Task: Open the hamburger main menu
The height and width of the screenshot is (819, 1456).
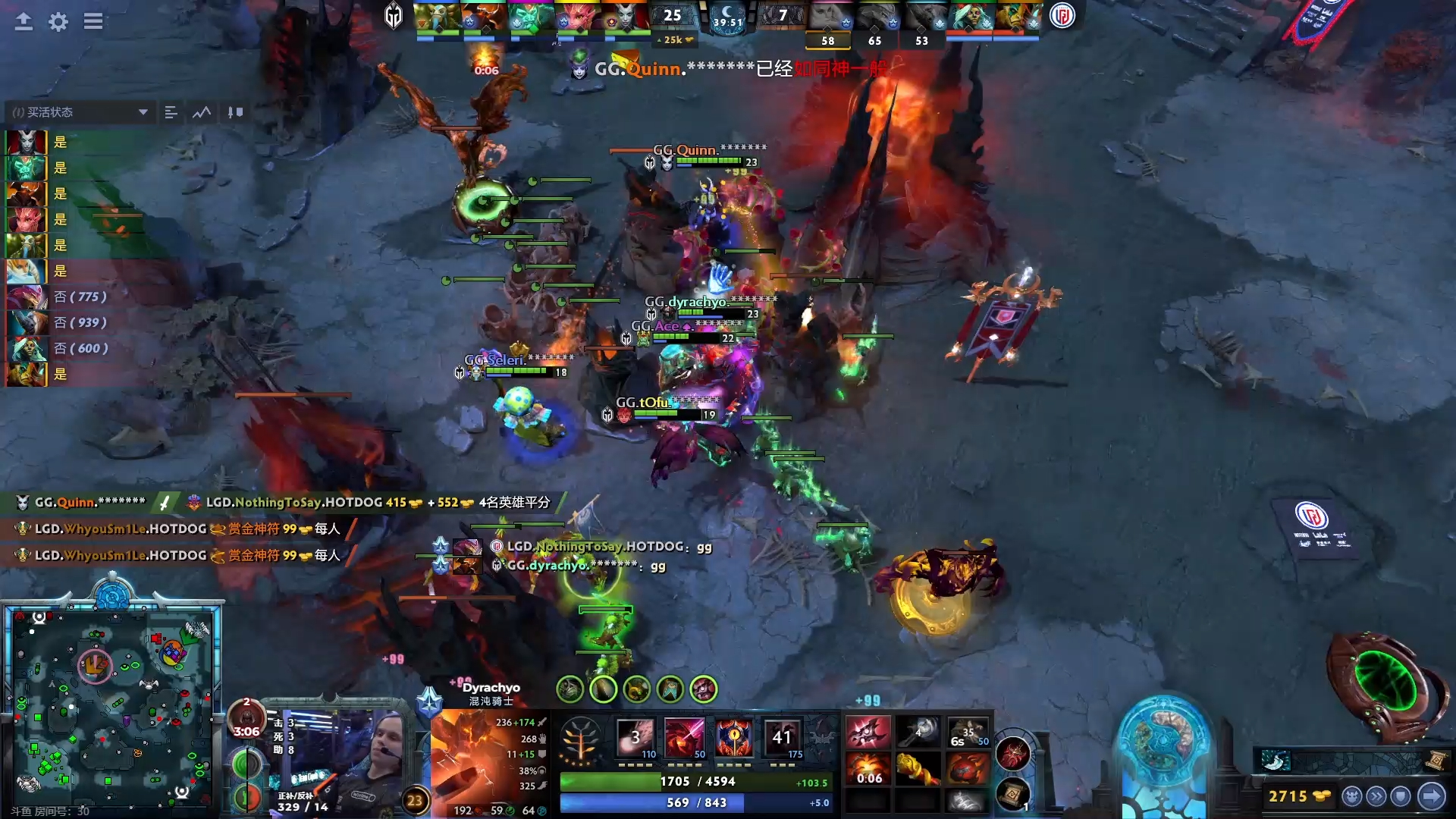Action: pyautogui.click(x=93, y=22)
